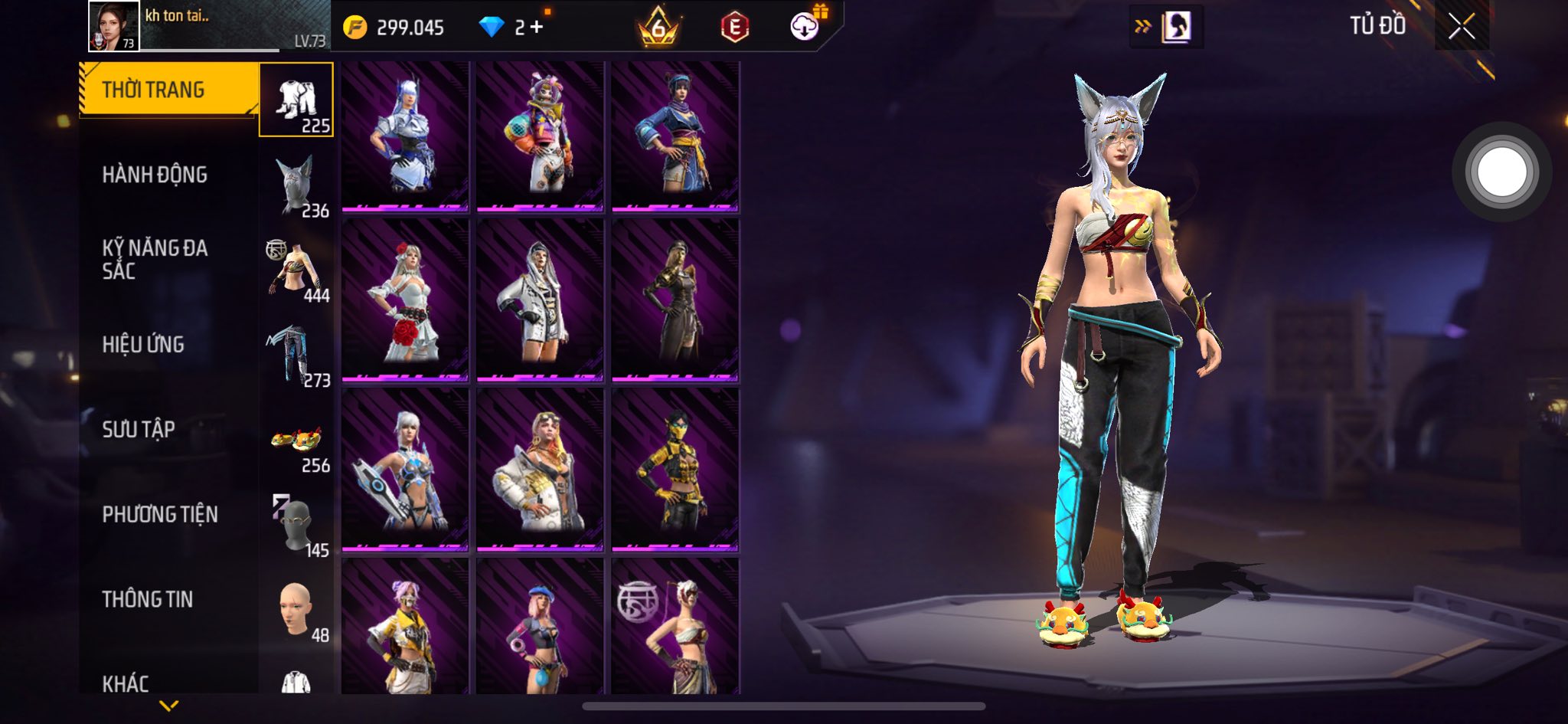Open the tops subcategory showing 444
Image resolution: width=1568 pixels, height=724 pixels.
pyautogui.click(x=297, y=271)
